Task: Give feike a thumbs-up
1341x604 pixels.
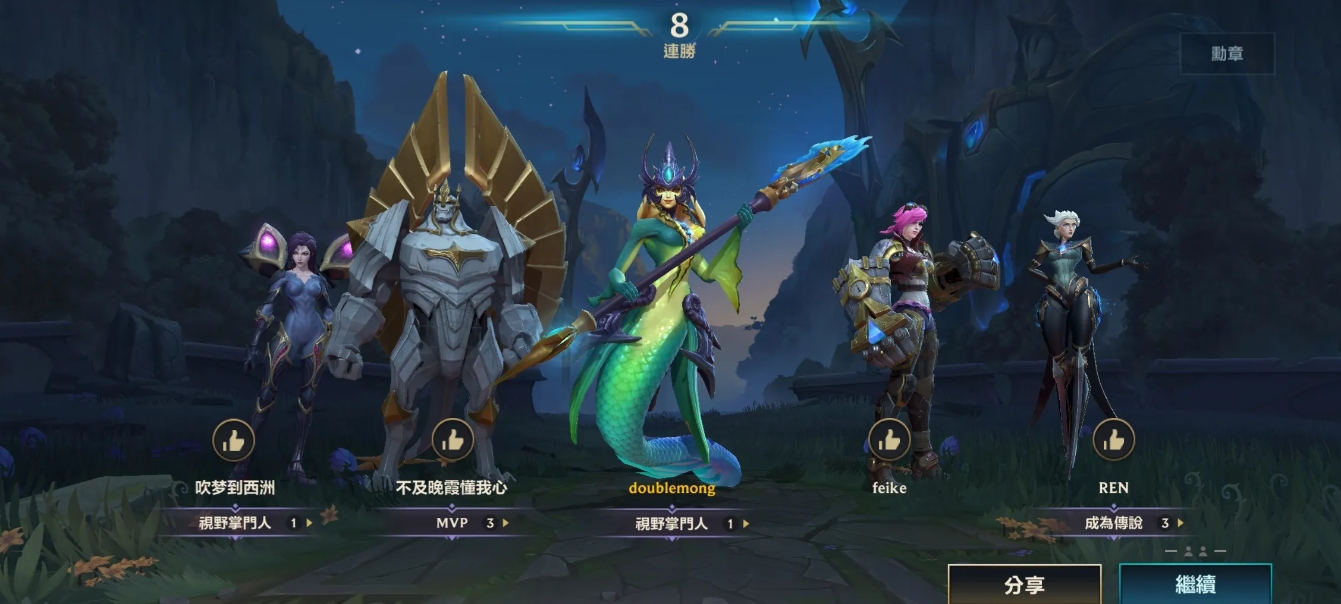Action: [x=888, y=440]
